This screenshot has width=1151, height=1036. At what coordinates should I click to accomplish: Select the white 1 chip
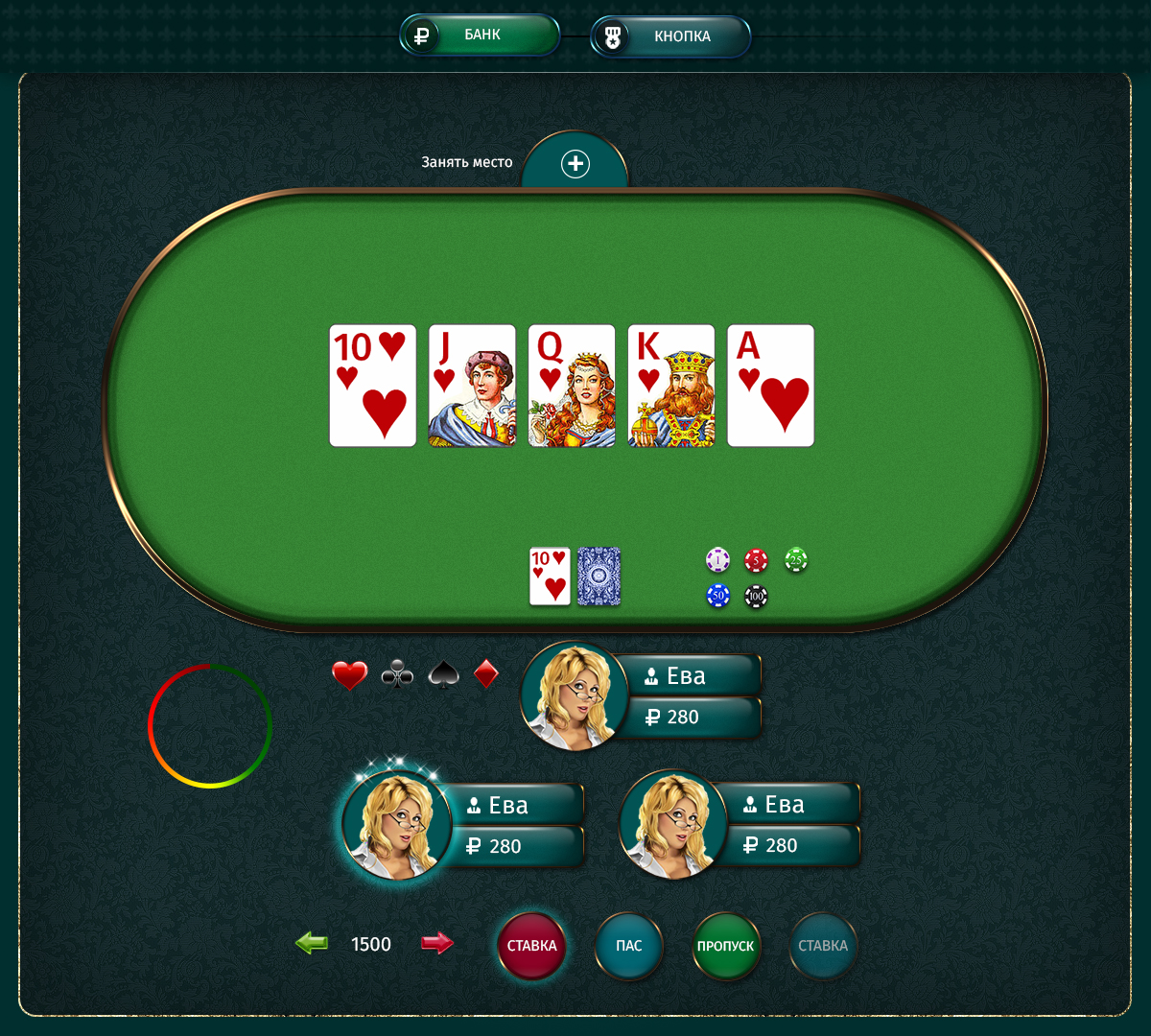point(717,559)
